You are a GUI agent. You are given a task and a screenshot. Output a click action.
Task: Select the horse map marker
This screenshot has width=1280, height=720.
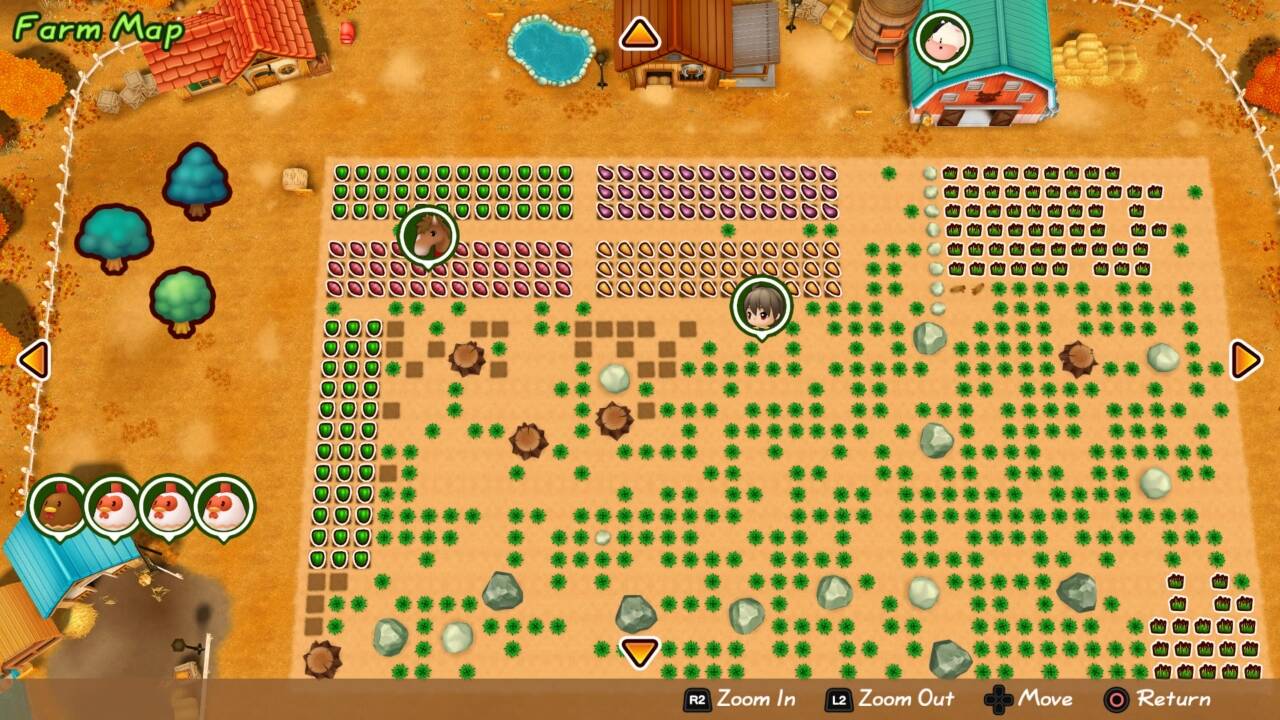pos(428,236)
